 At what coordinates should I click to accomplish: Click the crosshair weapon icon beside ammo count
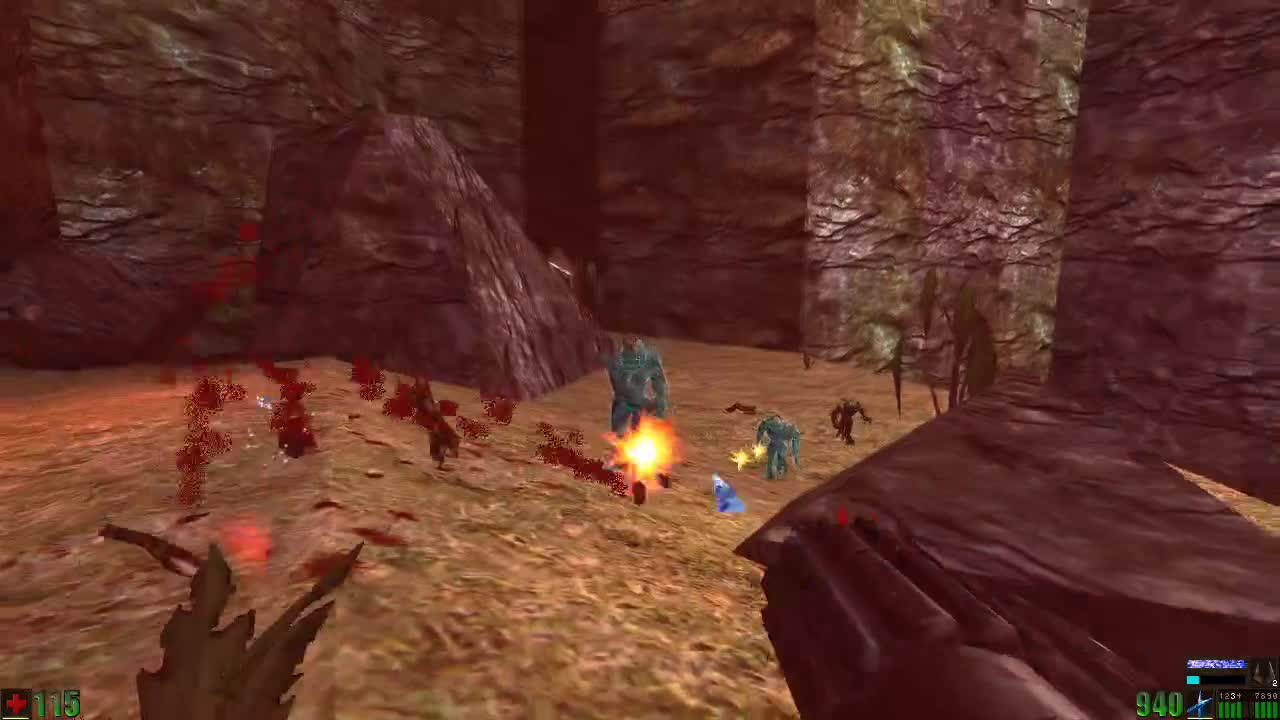[x=1198, y=706]
